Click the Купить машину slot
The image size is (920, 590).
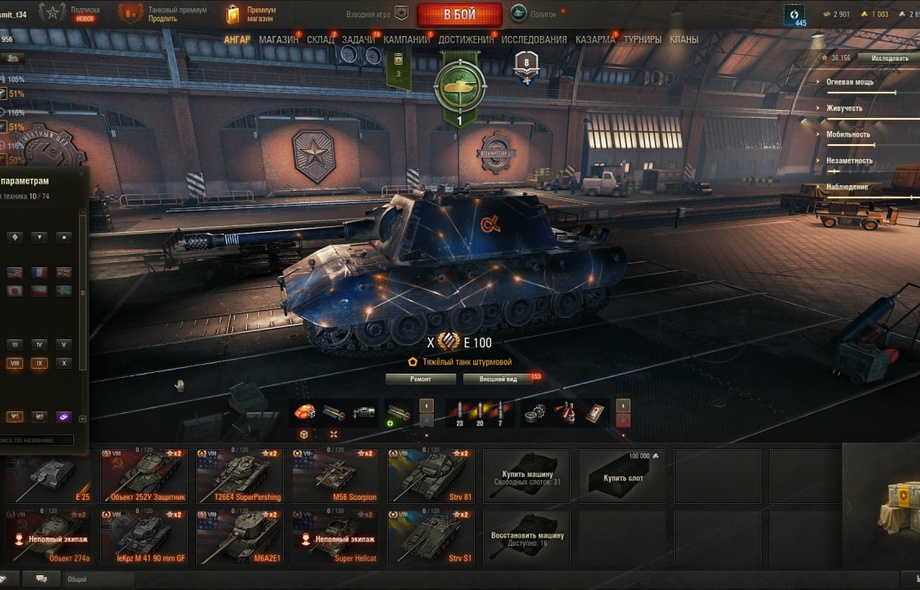pyautogui.click(x=527, y=476)
